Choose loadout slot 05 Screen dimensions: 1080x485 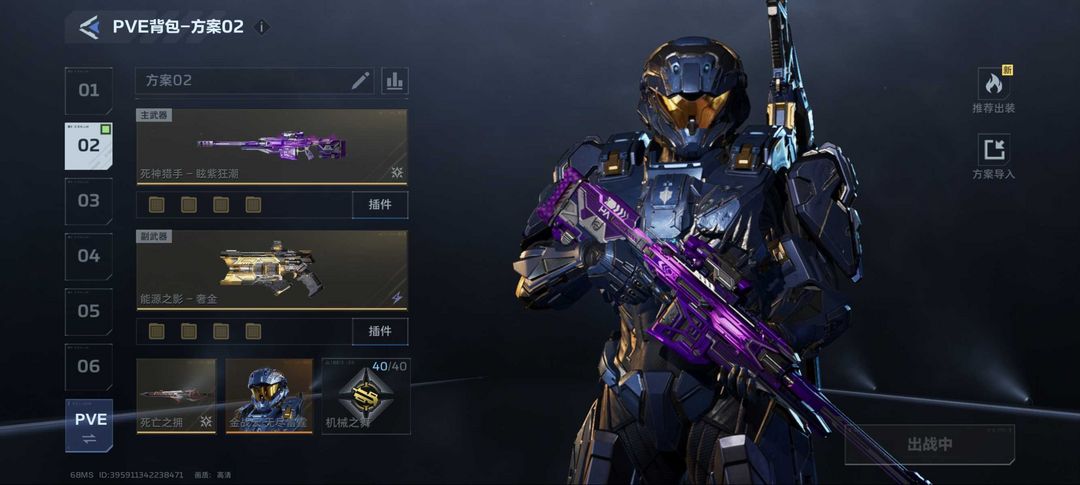click(89, 311)
